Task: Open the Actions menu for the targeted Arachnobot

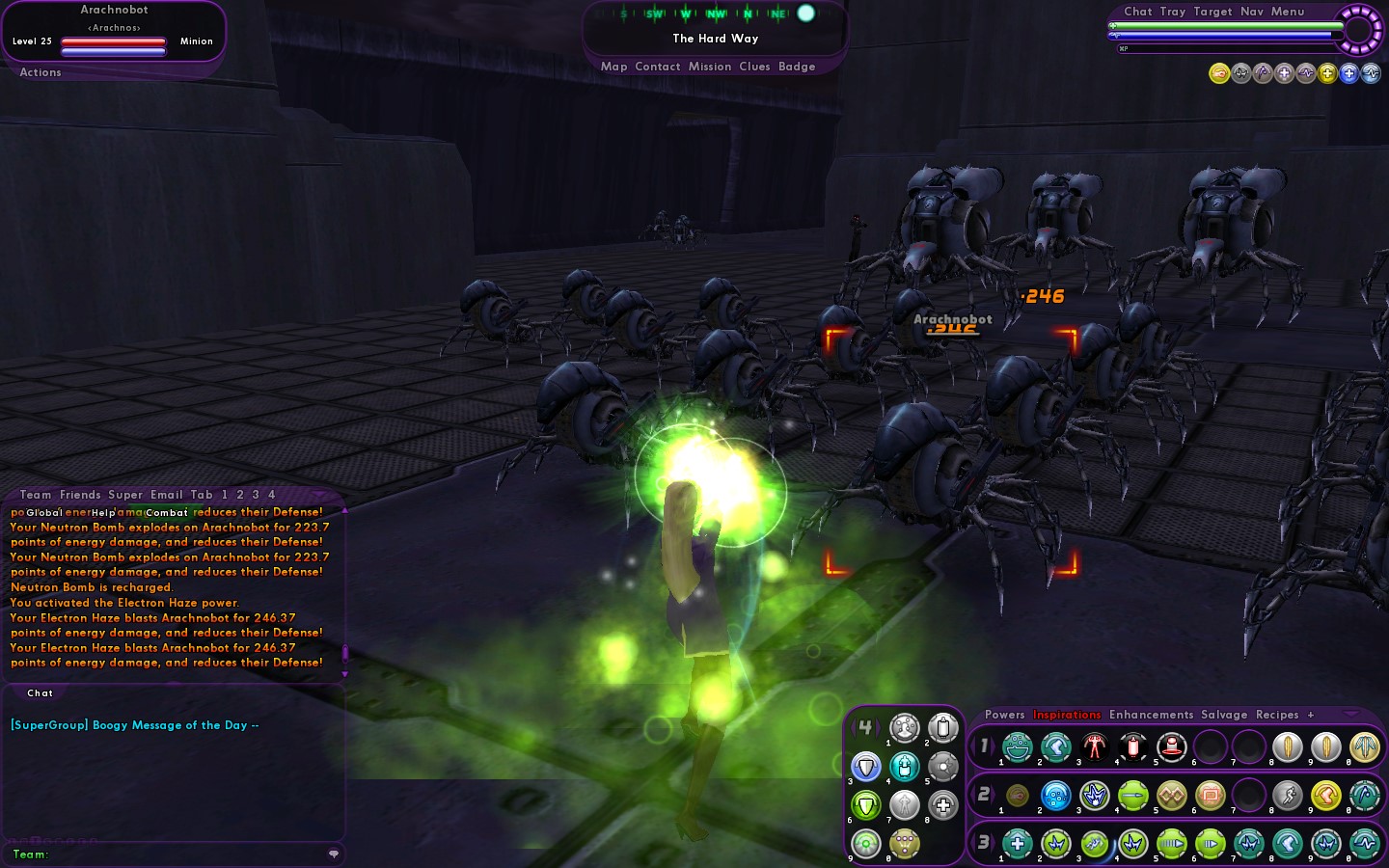Action: [41, 72]
